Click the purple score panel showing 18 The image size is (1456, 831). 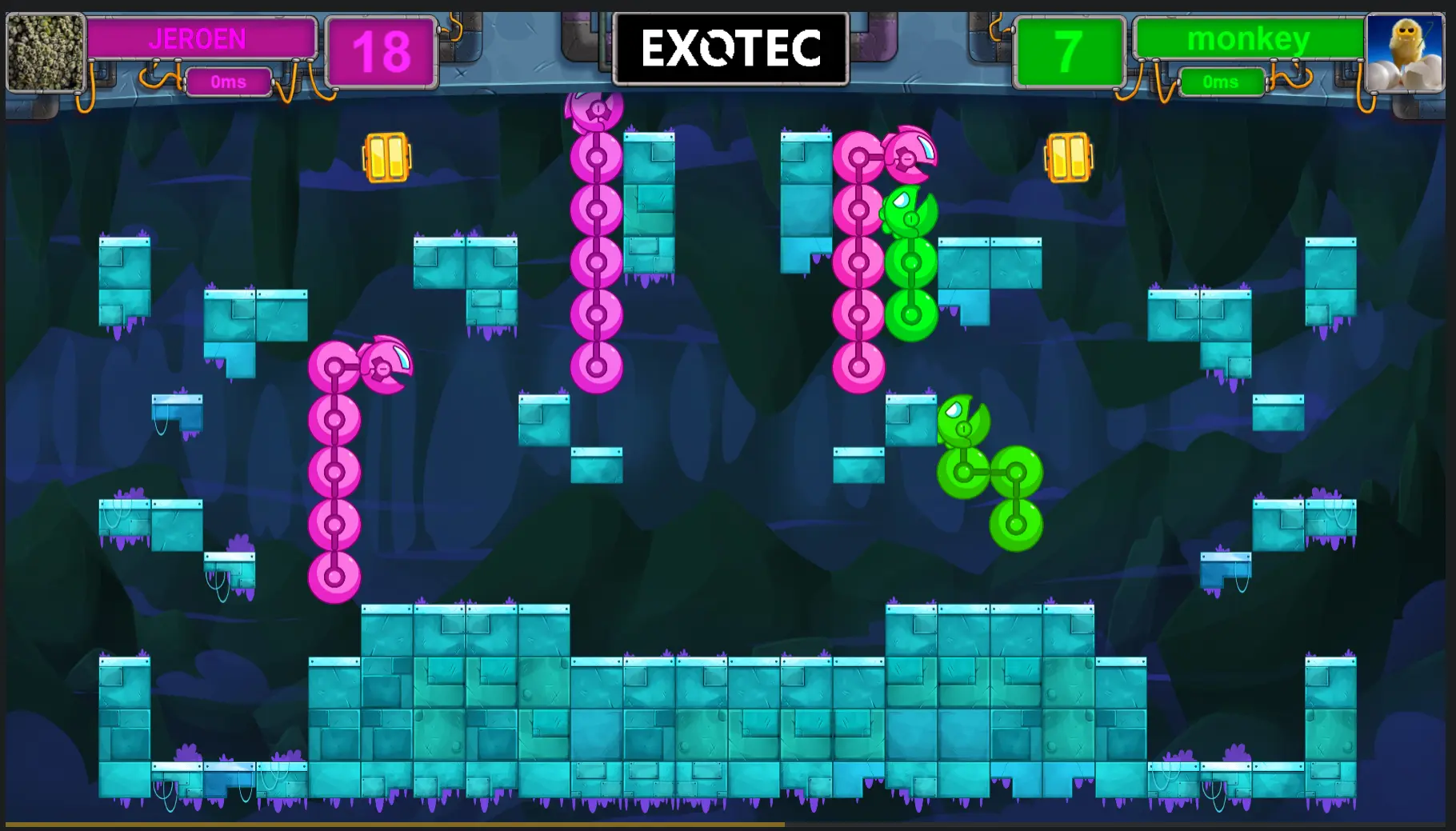click(382, 50)
